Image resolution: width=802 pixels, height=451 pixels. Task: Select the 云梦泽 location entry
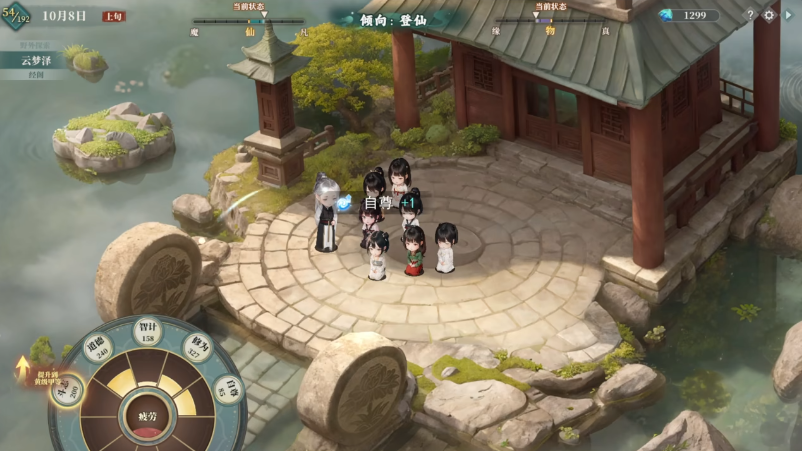tap(35, 60)
